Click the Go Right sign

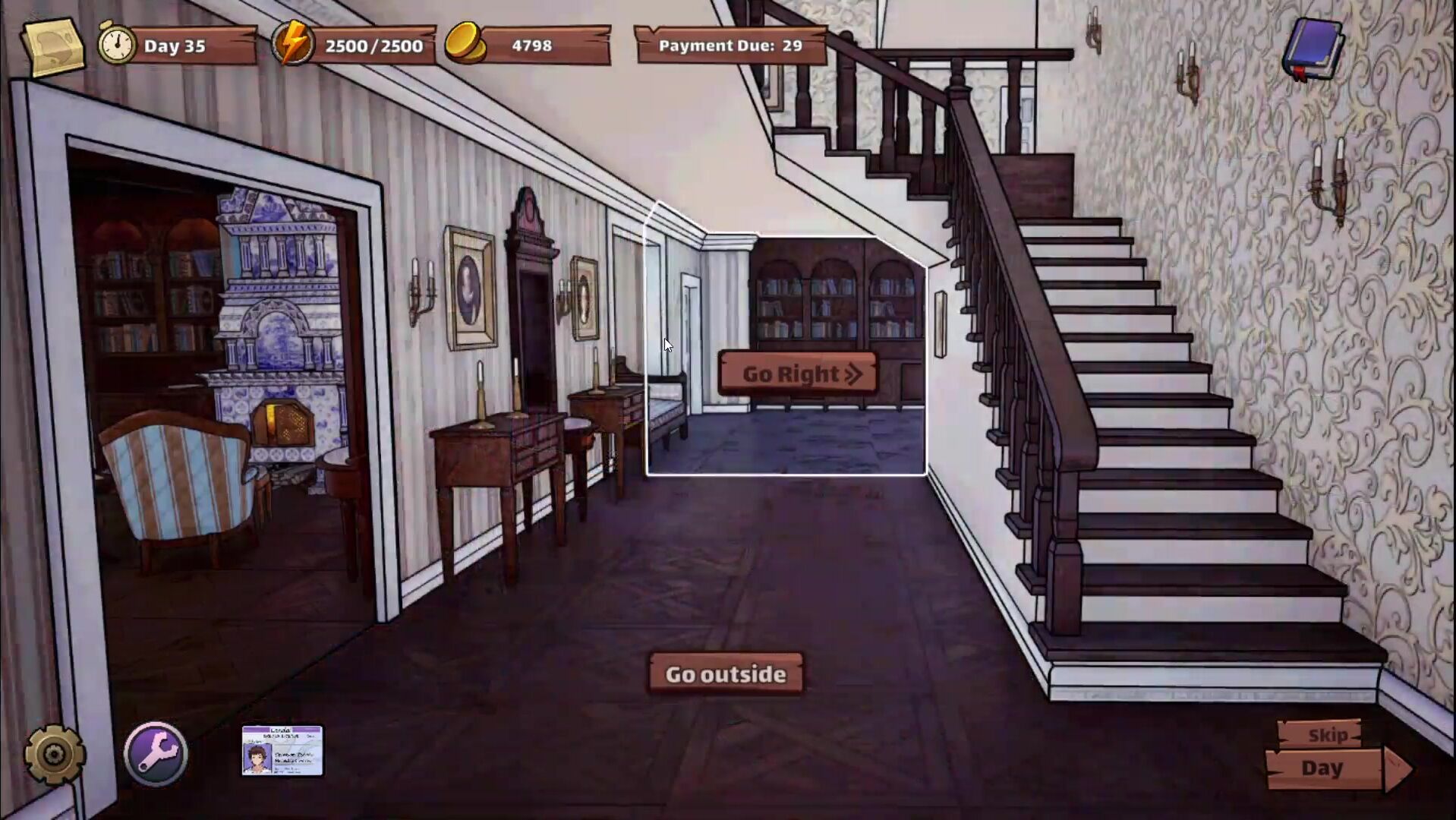pos(799,374)
